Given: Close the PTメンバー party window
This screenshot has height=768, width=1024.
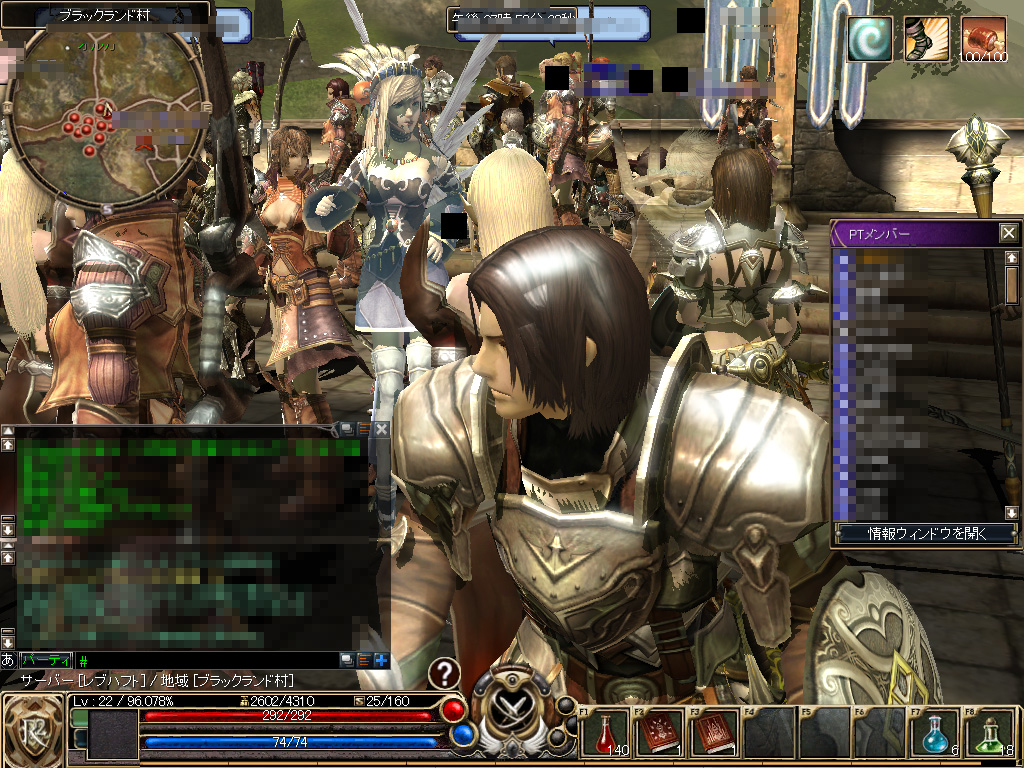Looking at the screenshot, I should click(x=1008, y=234).
